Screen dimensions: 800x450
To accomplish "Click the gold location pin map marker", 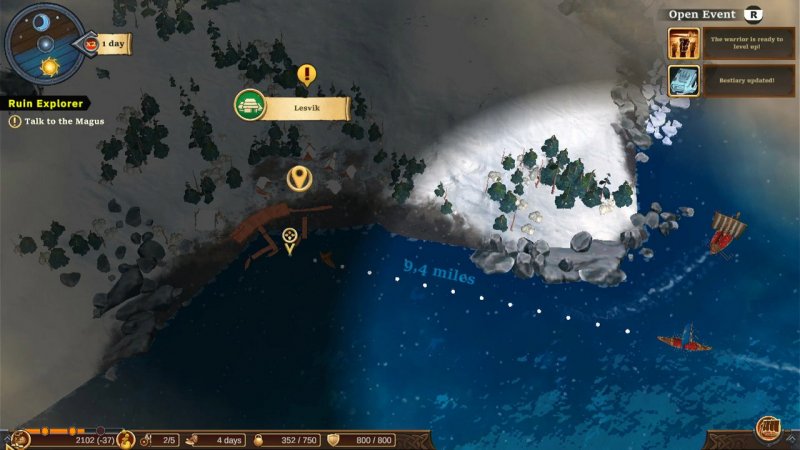I will coord(297,178).
